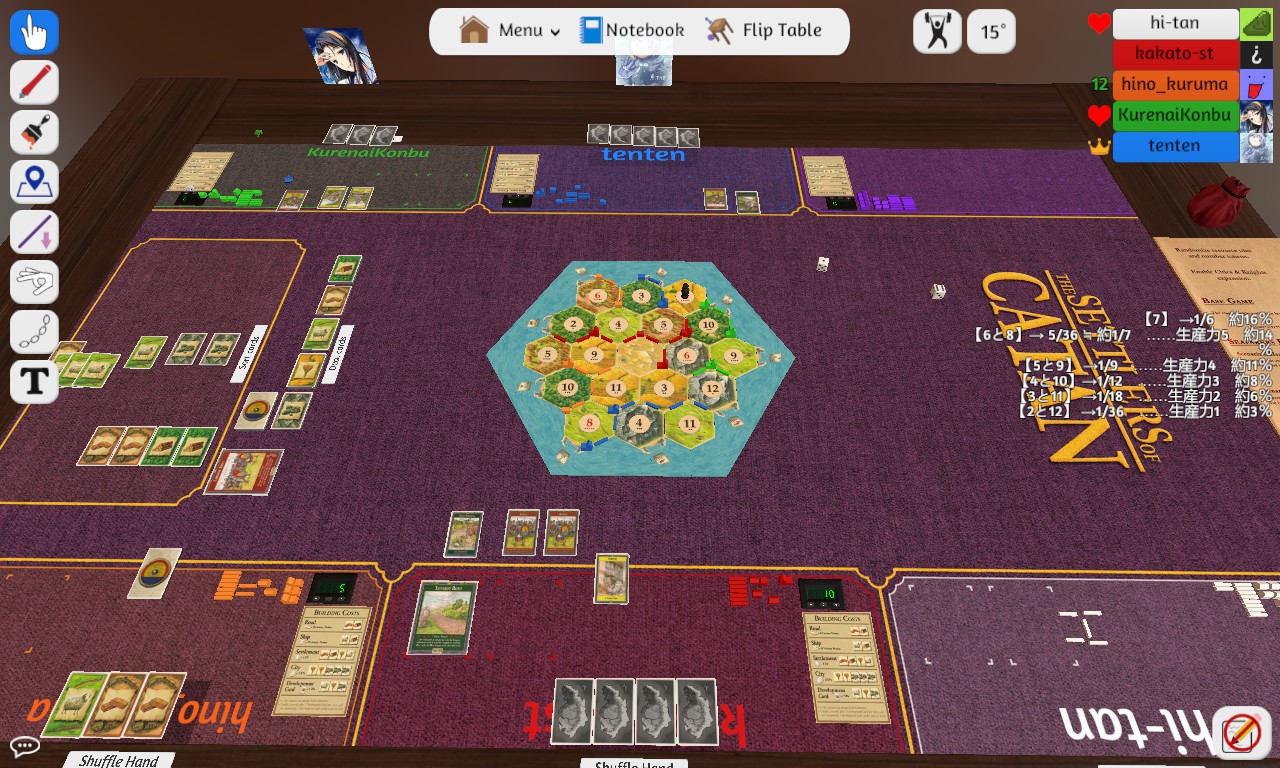Activate the Flick gesture tool
This screenshot has width=1280, height=768.
click(33, 281)
